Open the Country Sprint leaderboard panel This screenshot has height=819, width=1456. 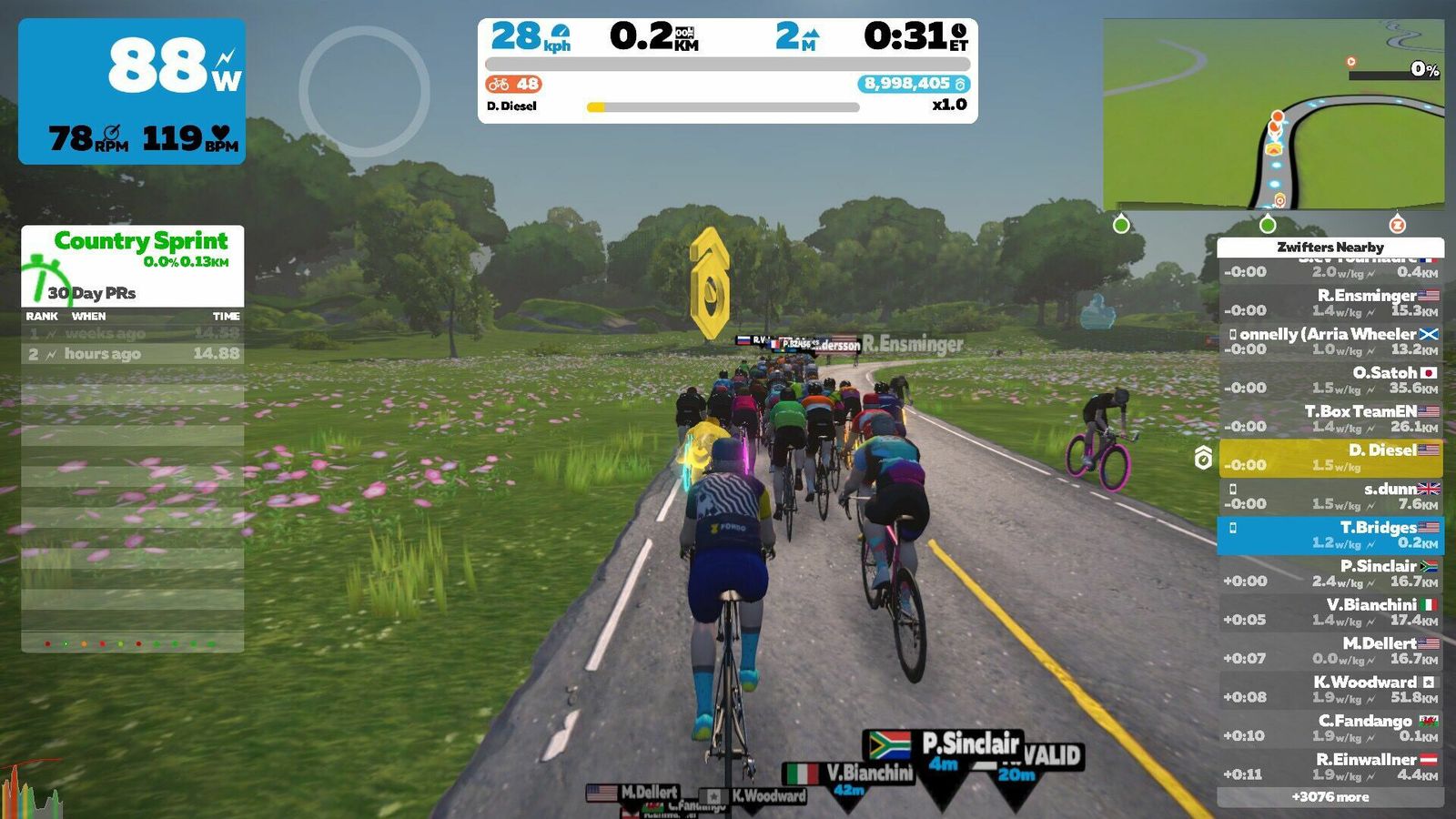(x=133, y=265)
